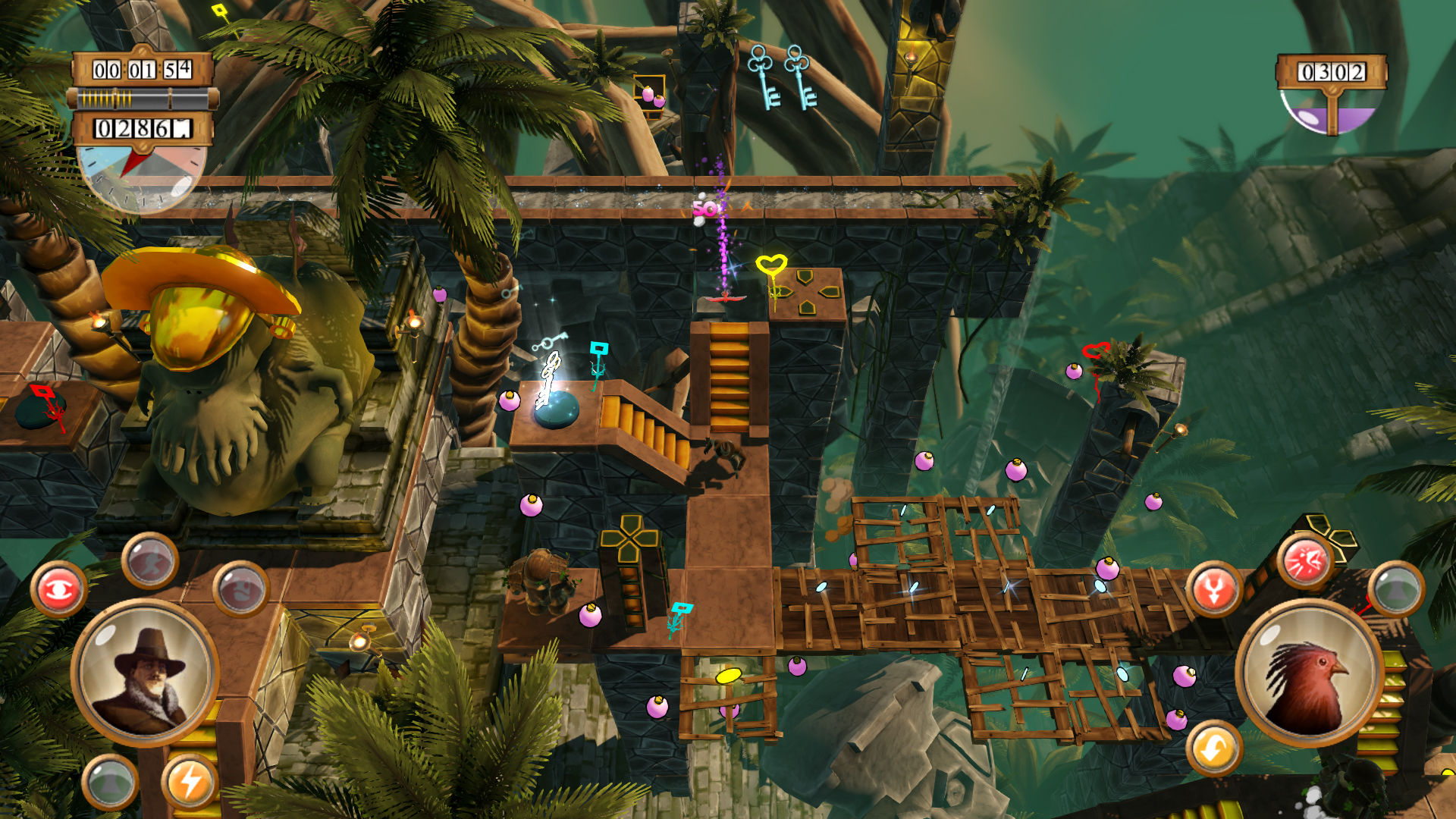Viewport: 1456px width, 819px height.
Task: Activate the bird's red dive ability
Action: pyautogui.click(x=1213, y=590)
